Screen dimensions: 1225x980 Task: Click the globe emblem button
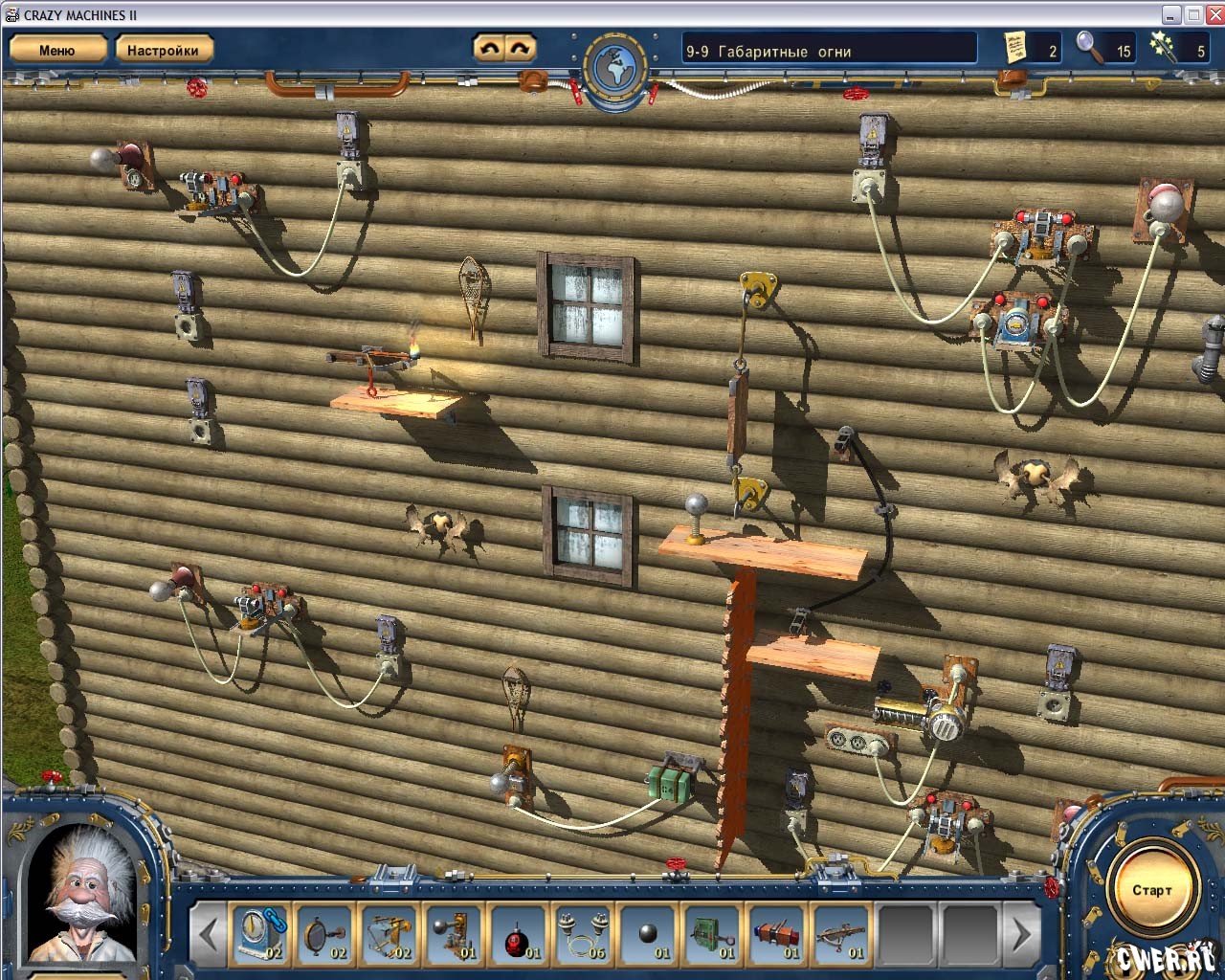[615, 67]
